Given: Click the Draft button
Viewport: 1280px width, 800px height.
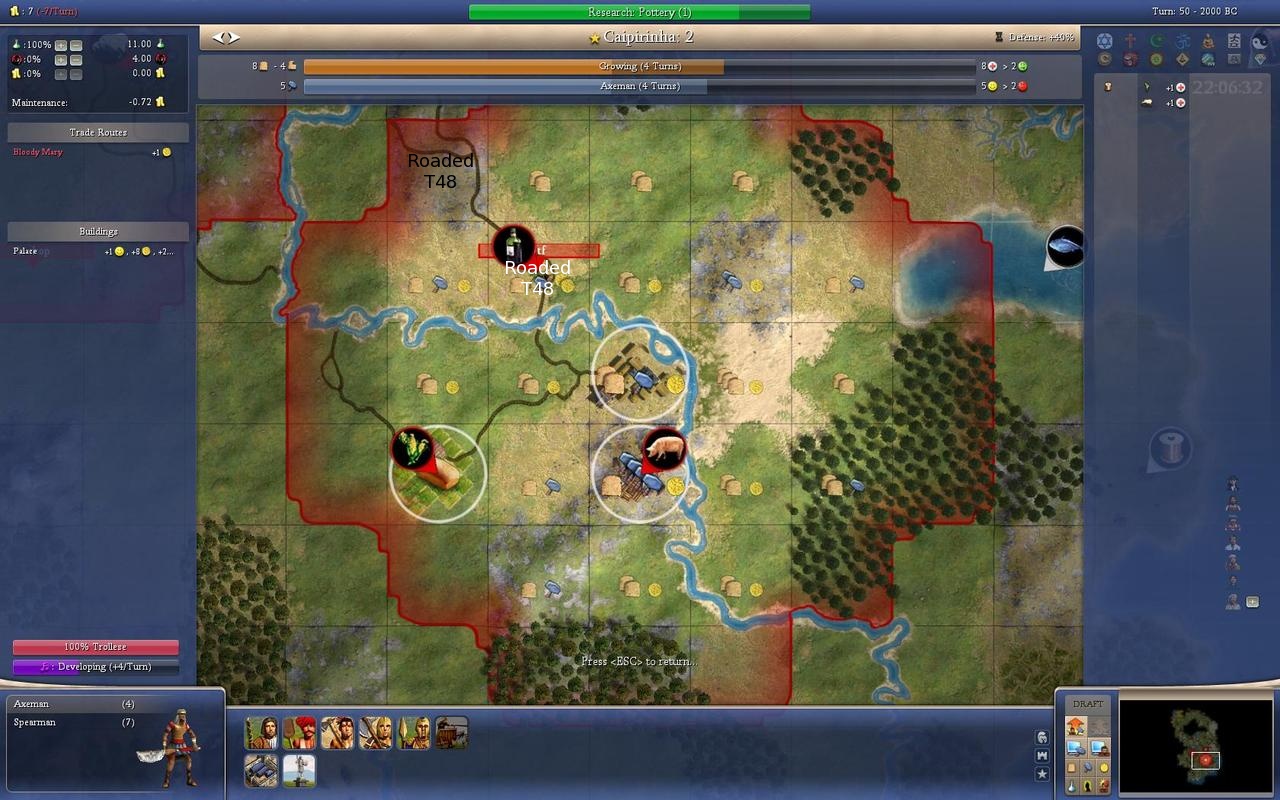Looking at the screenshot, I should click(x=1088, y=704).
